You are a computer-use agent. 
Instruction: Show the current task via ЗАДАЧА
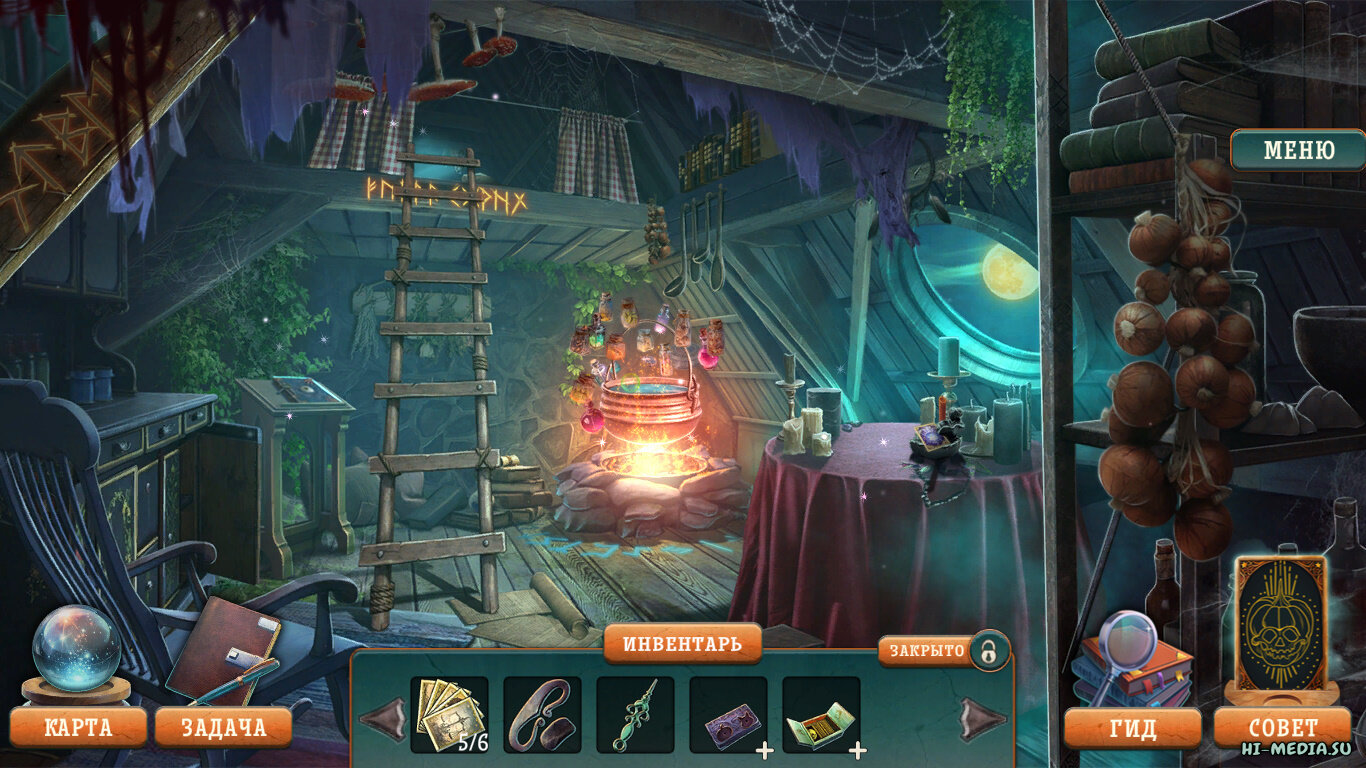coord(223,727)
